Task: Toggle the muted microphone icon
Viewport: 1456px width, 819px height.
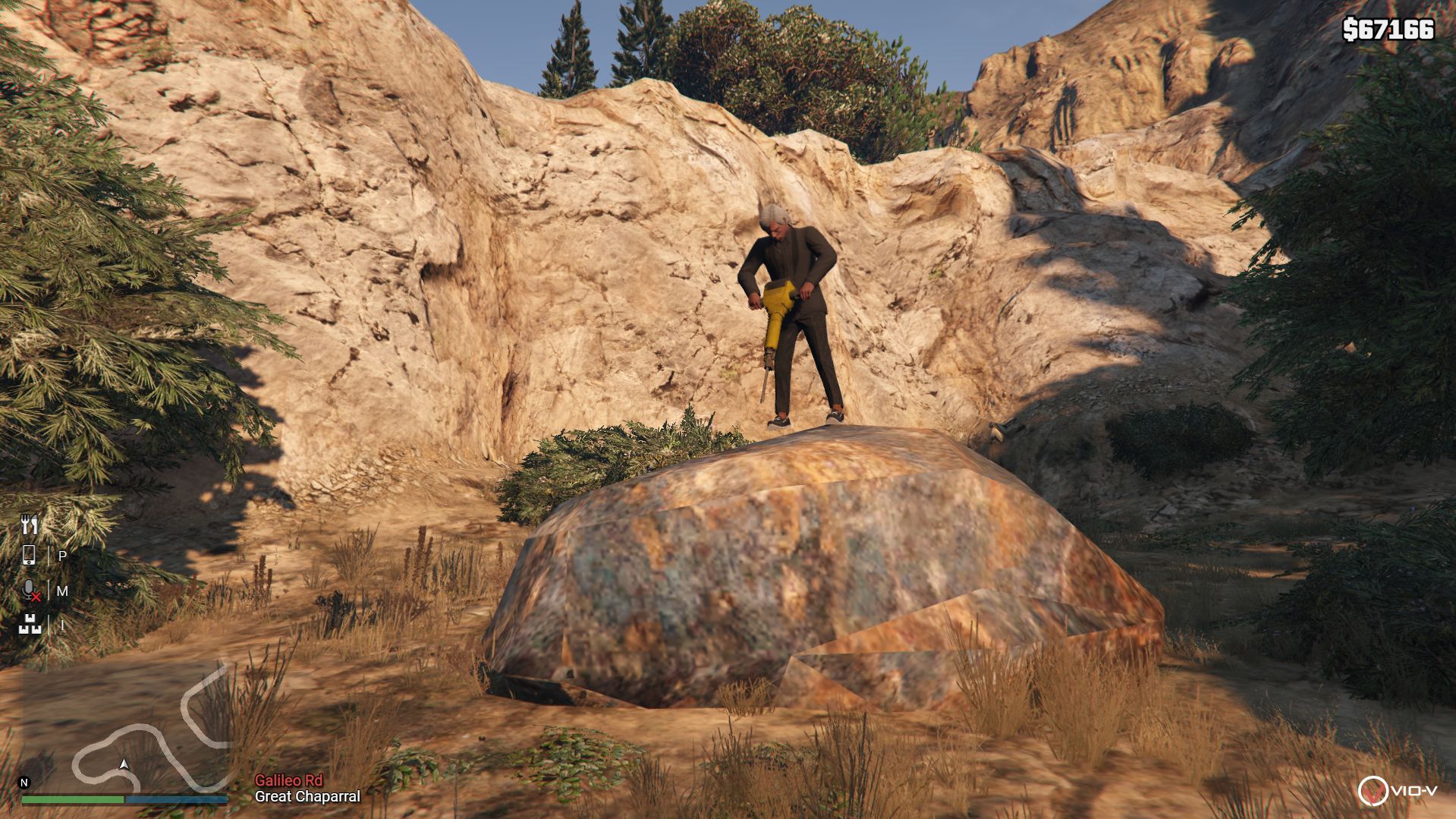Action: pos(30,591)
